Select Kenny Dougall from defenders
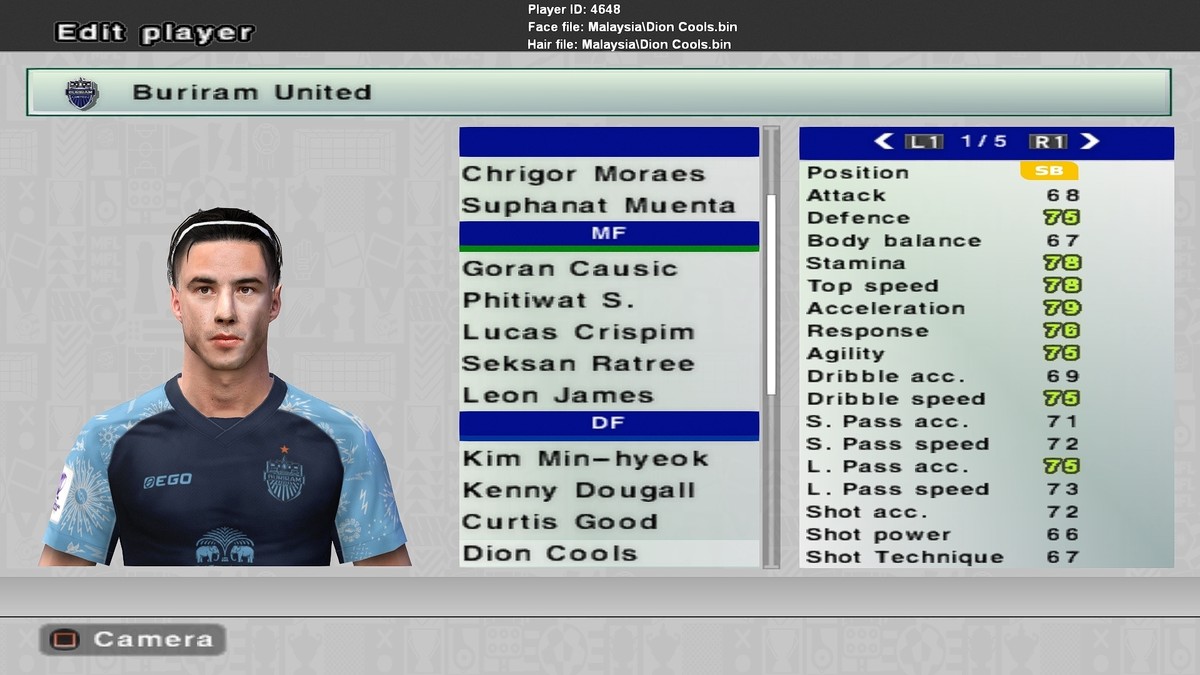 578,491
